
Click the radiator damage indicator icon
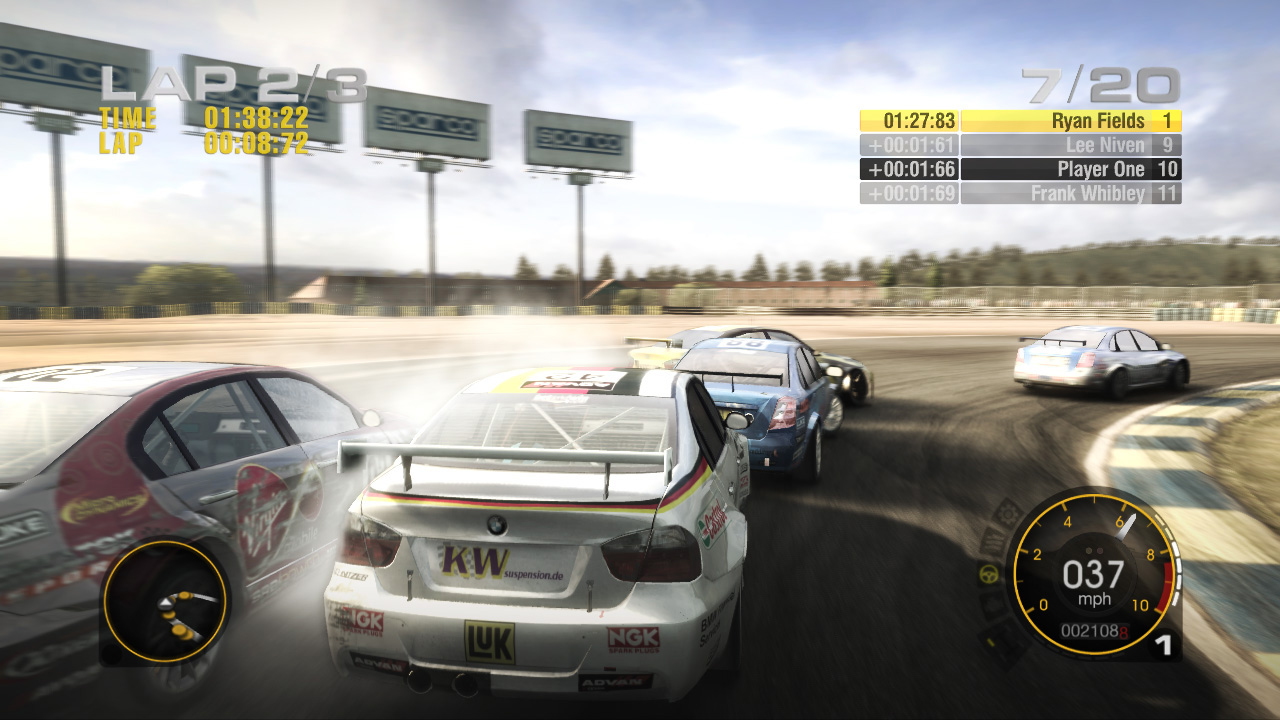pos(996,541)
